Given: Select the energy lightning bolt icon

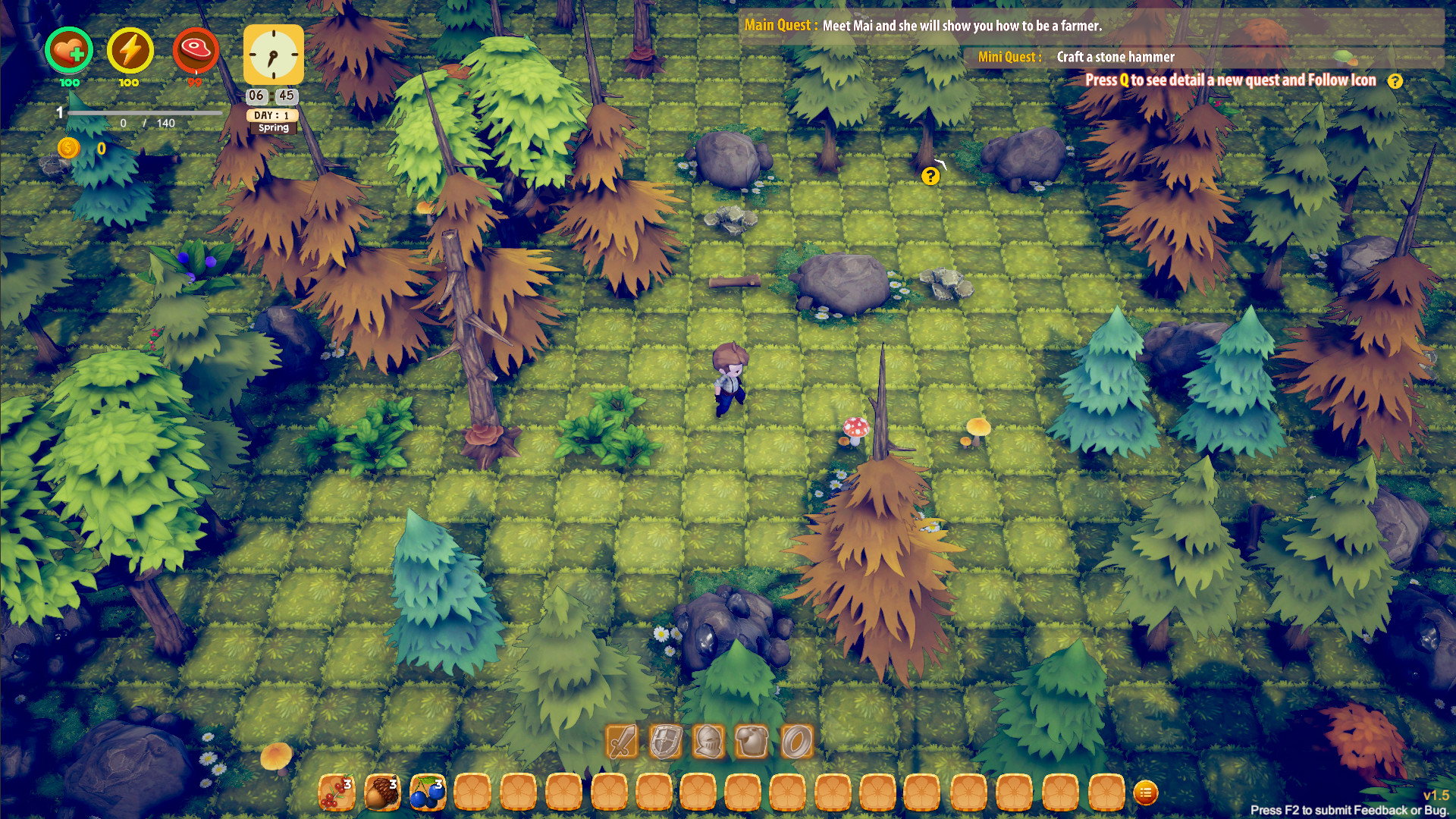Looking at the screenshot, I should [x=129, y=51].
